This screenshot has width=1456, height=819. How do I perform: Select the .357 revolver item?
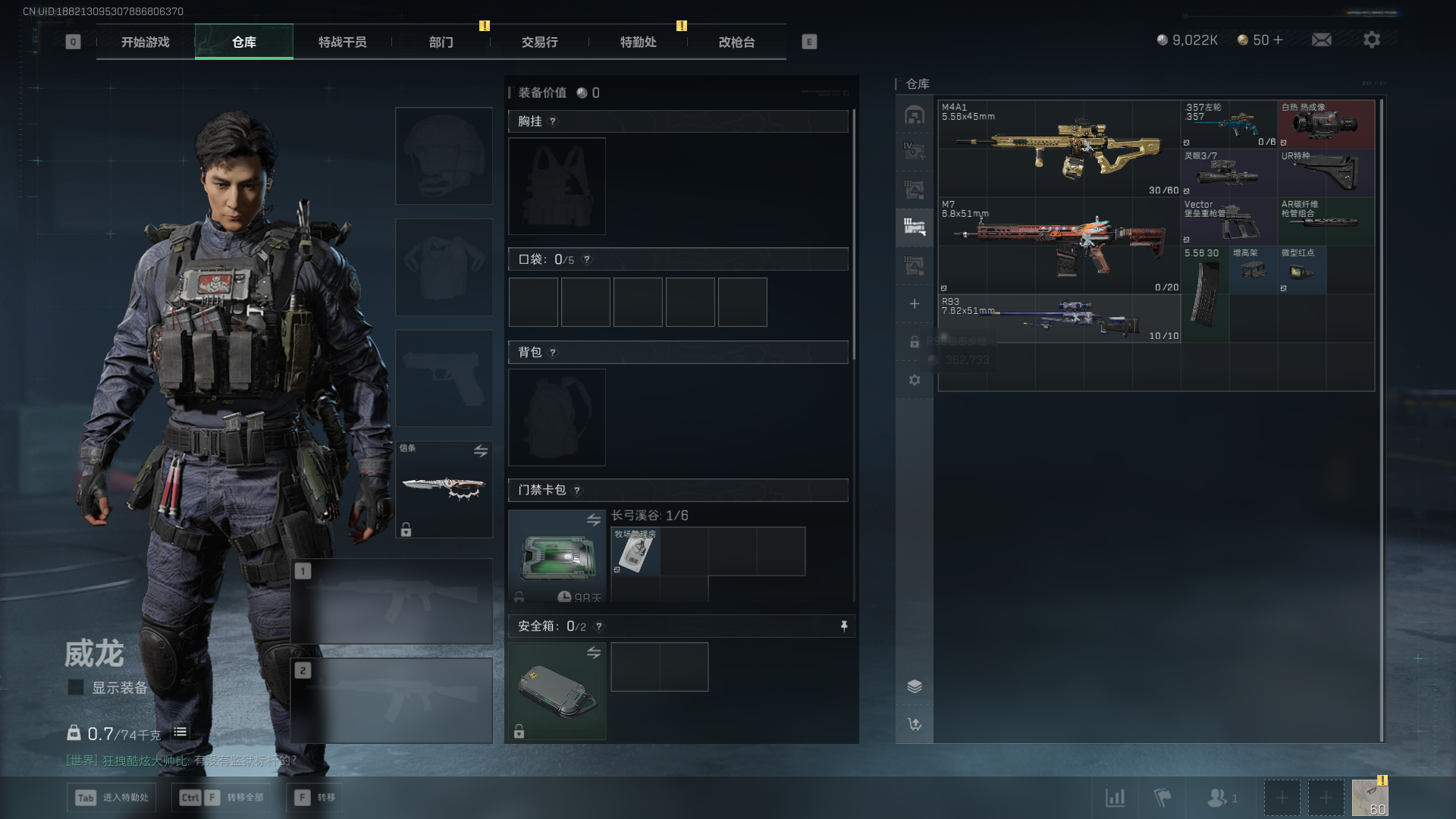[1228, 124]
